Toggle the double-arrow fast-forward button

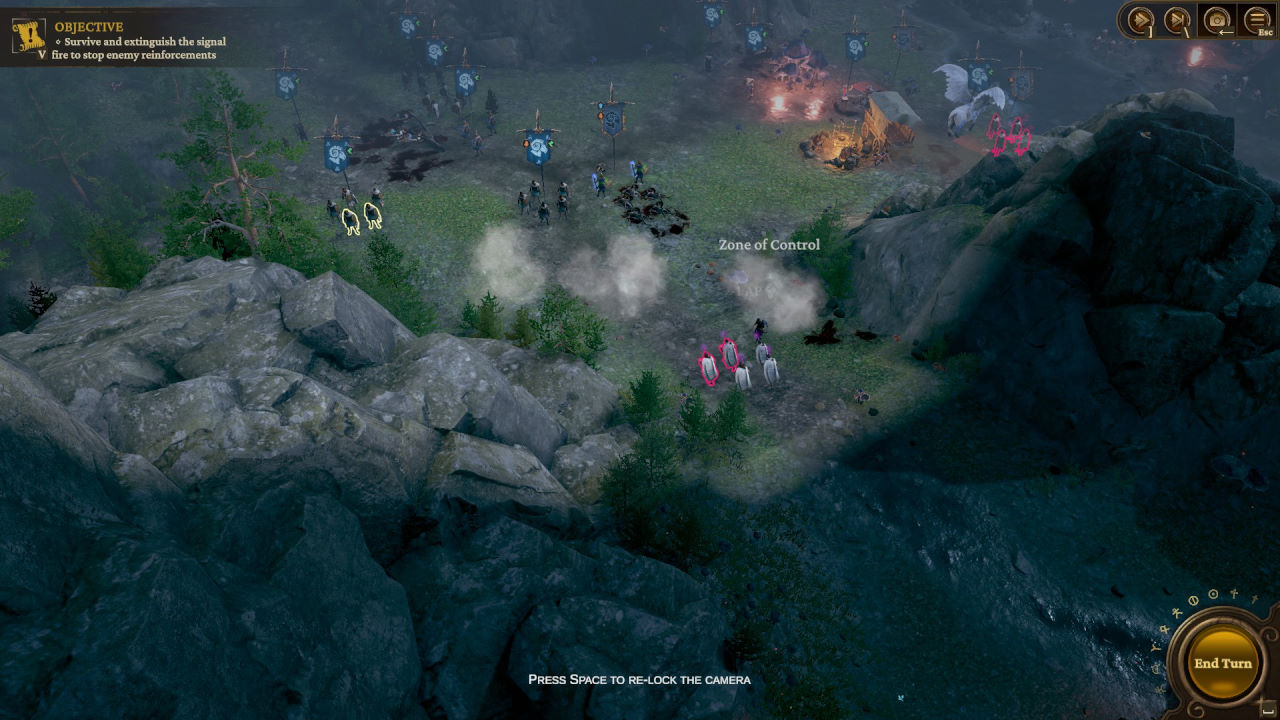coord(1140,19)
